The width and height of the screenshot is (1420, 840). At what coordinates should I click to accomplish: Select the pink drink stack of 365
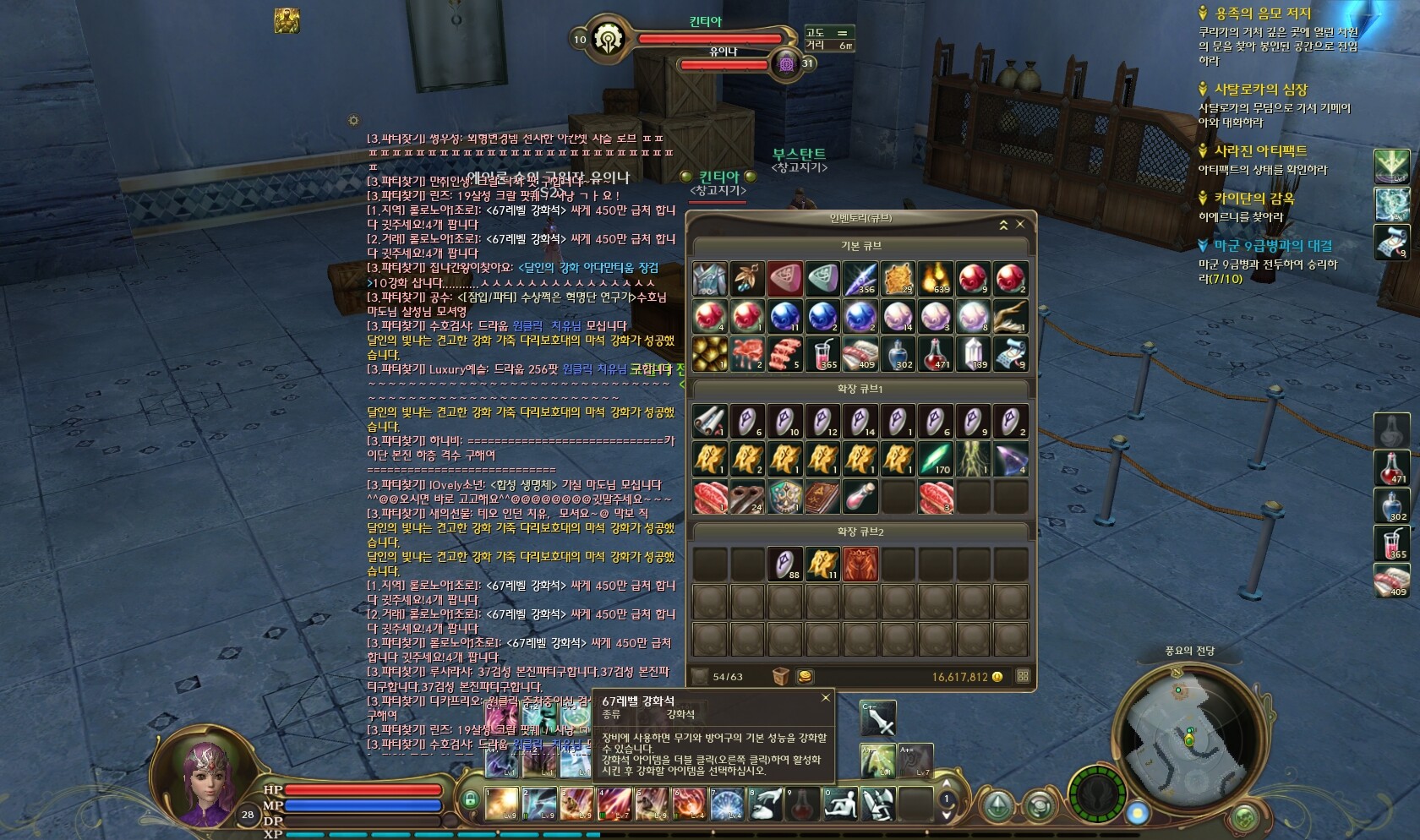[x=822, y=354]
